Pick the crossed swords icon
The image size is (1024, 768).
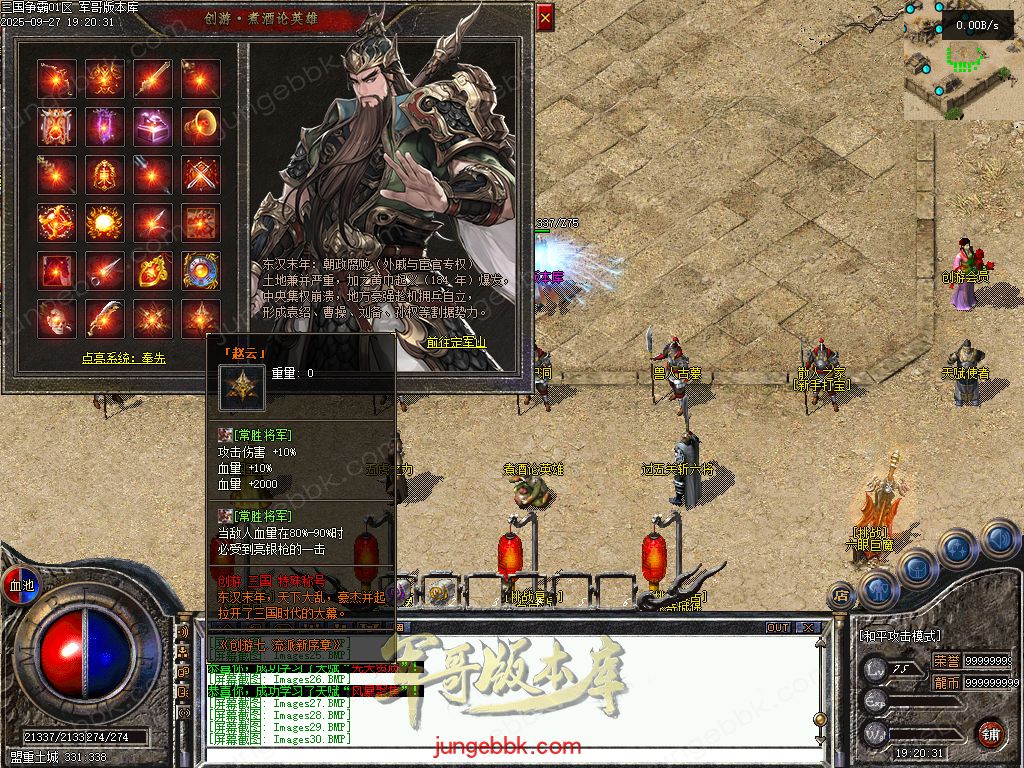[x=201, y=174]
